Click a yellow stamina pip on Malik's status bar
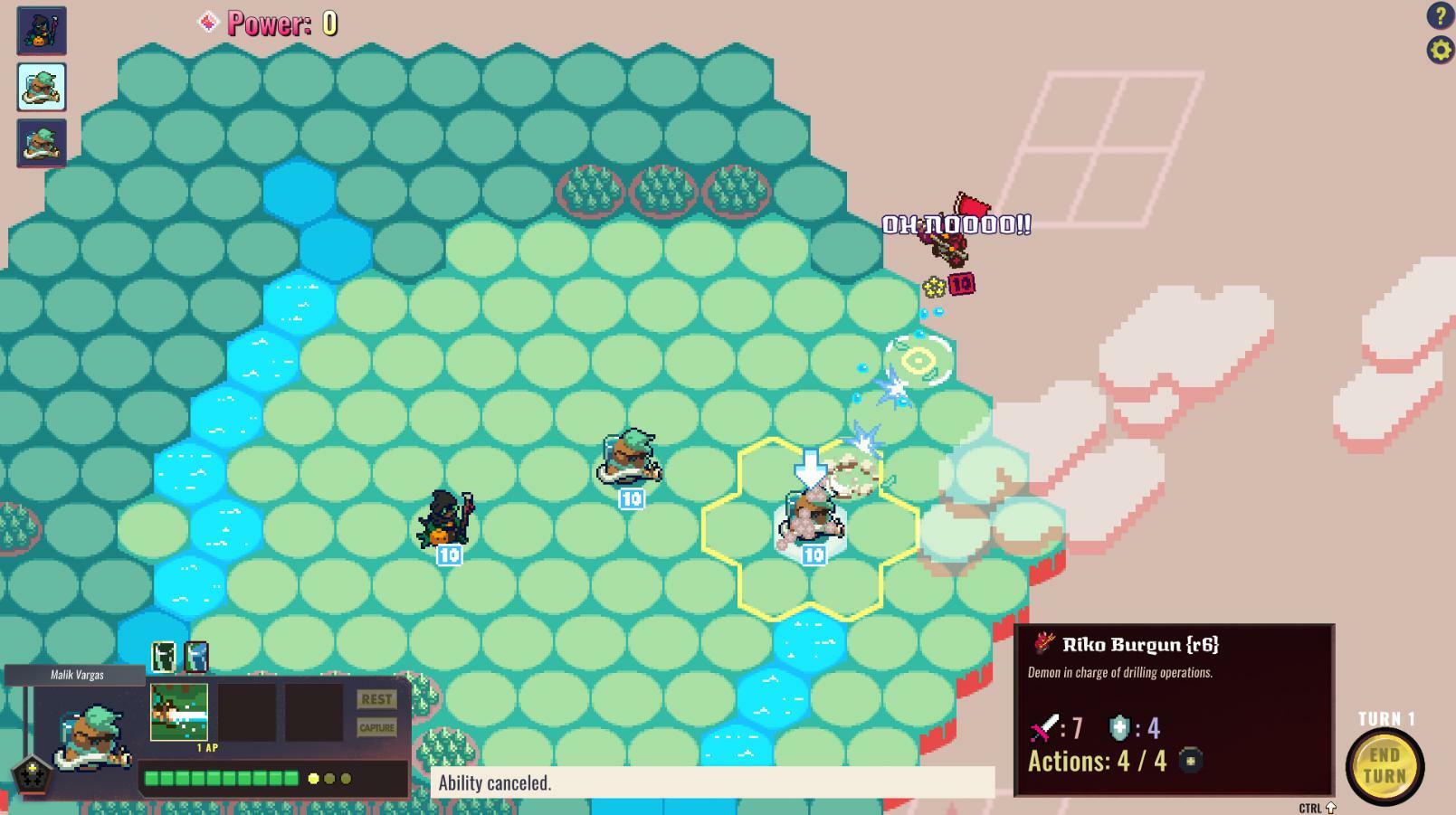The height and width of the screenshot is (815, 1456). point(315,777)
